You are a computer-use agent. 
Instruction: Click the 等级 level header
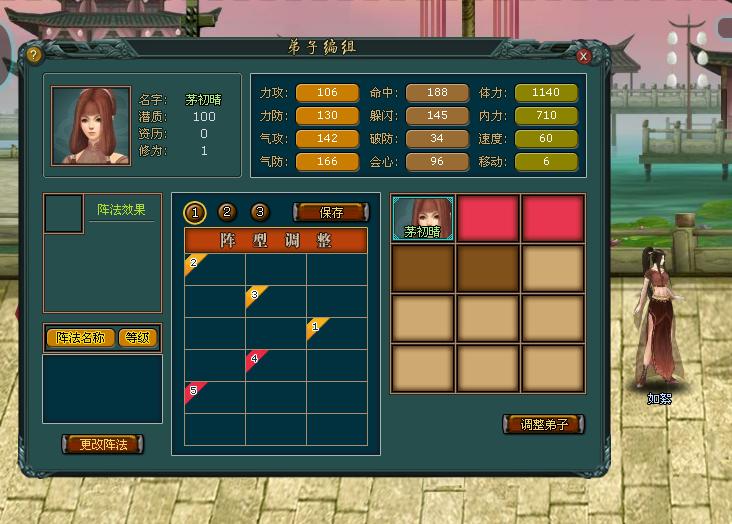pyautogui.click(x=138, y=338)
